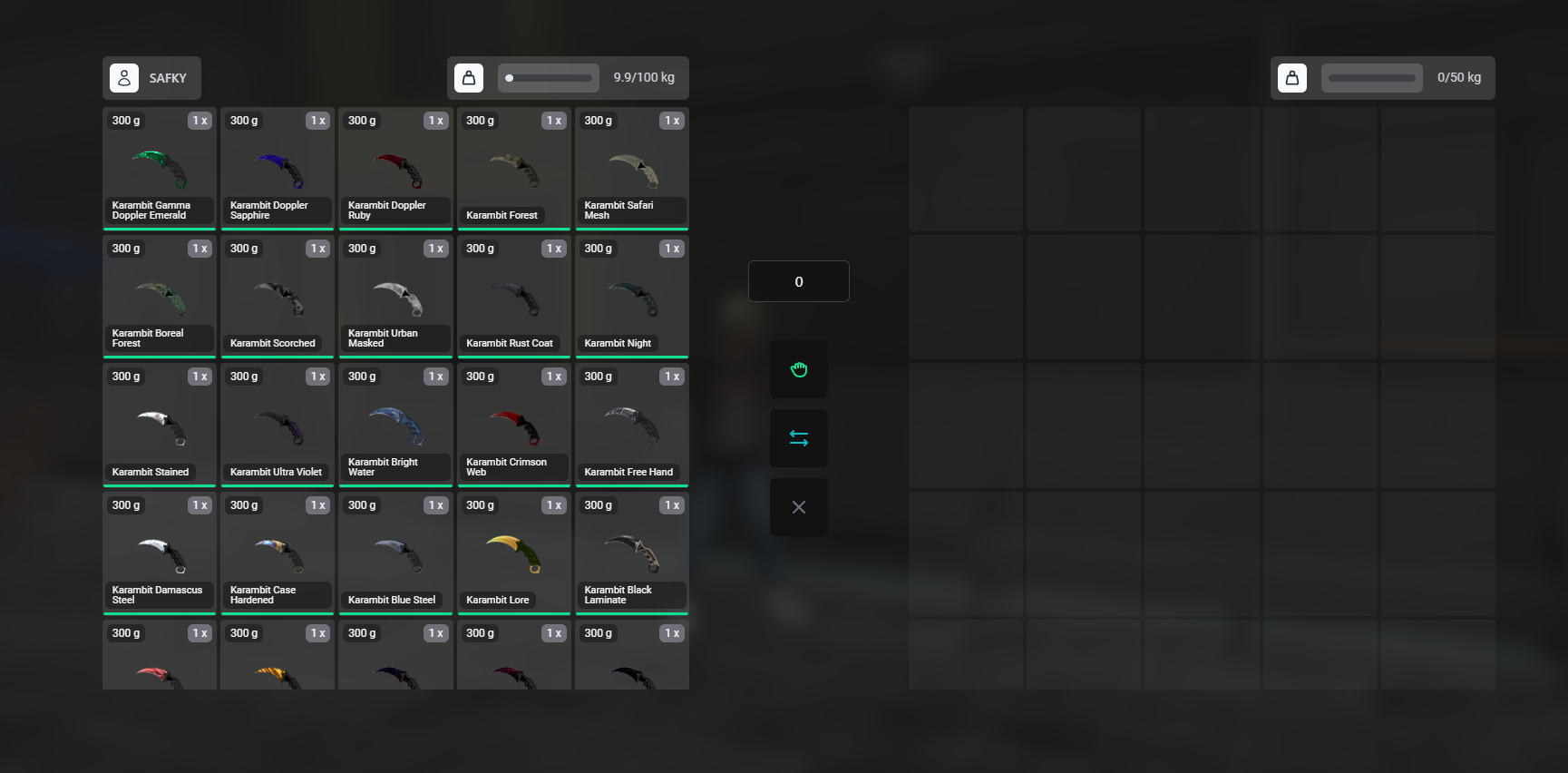Choose the Karambit Crimson Web knife
This screenshot has width=1568, height=773.
[x=513, y=425]
